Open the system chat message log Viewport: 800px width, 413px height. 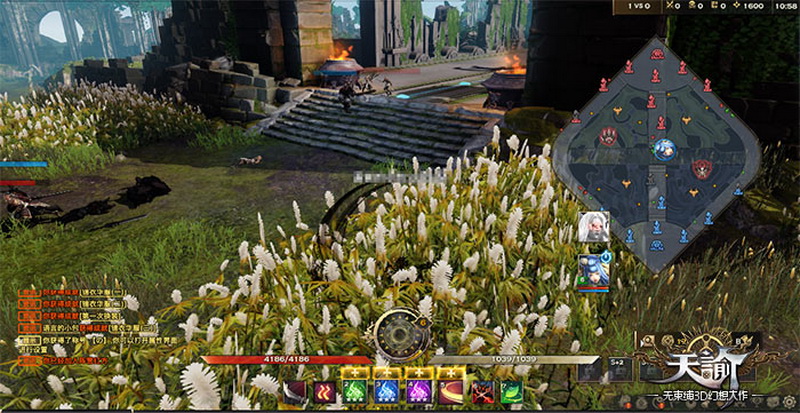(80, 318)
